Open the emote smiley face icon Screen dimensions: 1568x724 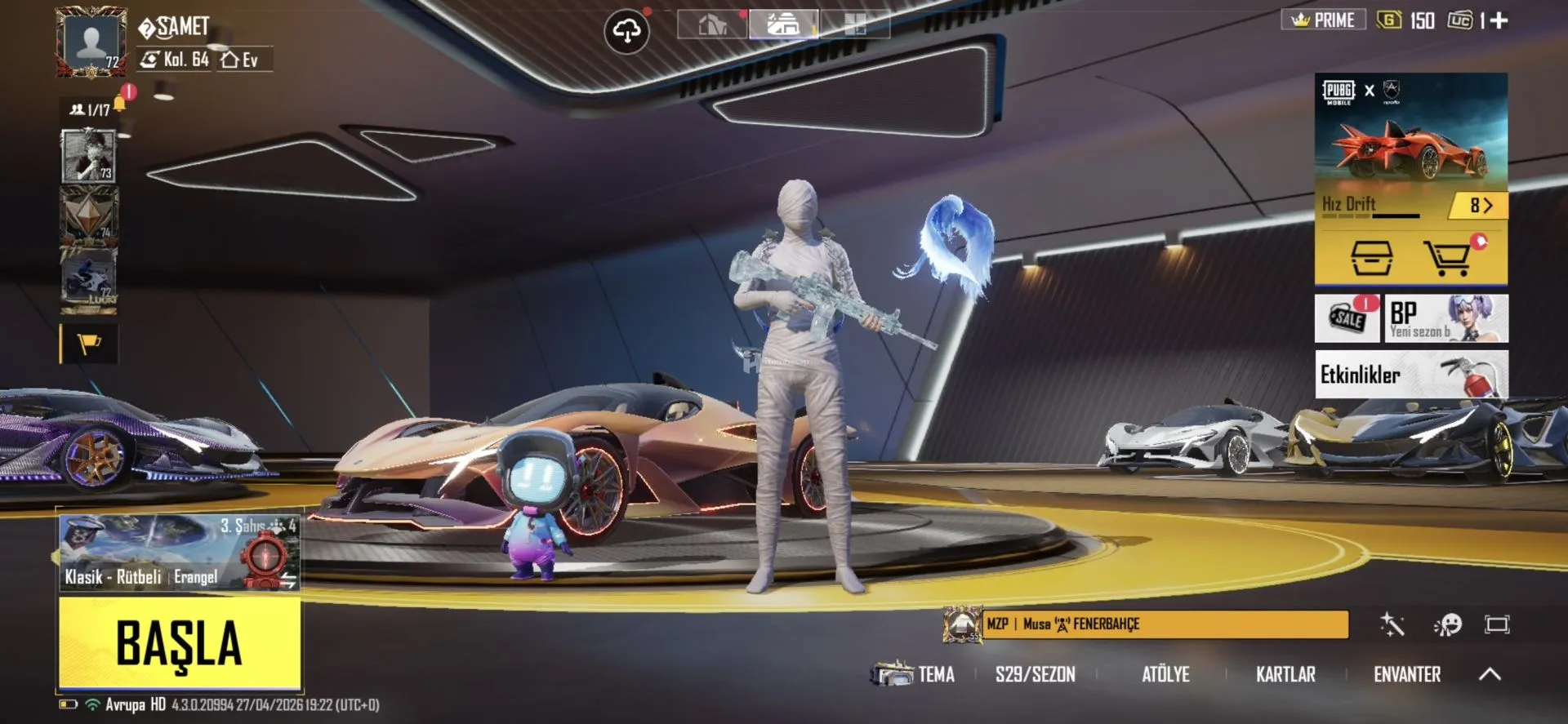(x=1448, y=625)
